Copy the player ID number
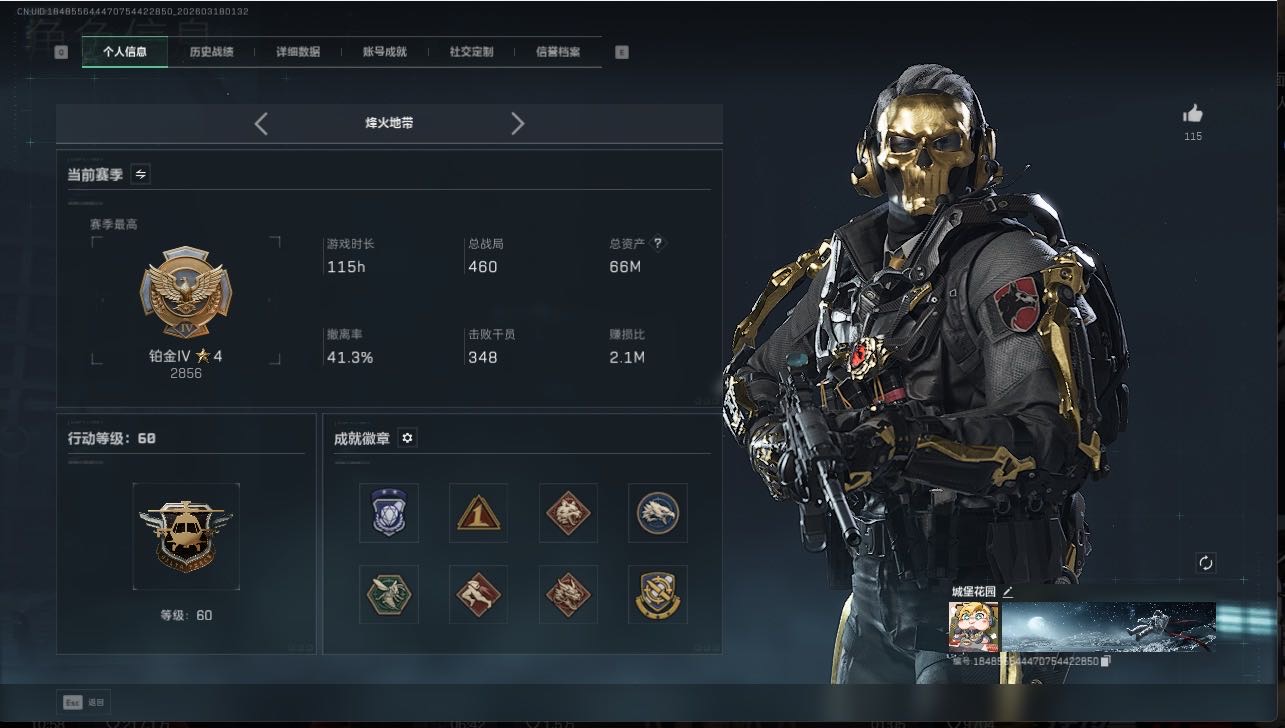The width and height of the screenshot is (1285, 728). coord(1105,661)
